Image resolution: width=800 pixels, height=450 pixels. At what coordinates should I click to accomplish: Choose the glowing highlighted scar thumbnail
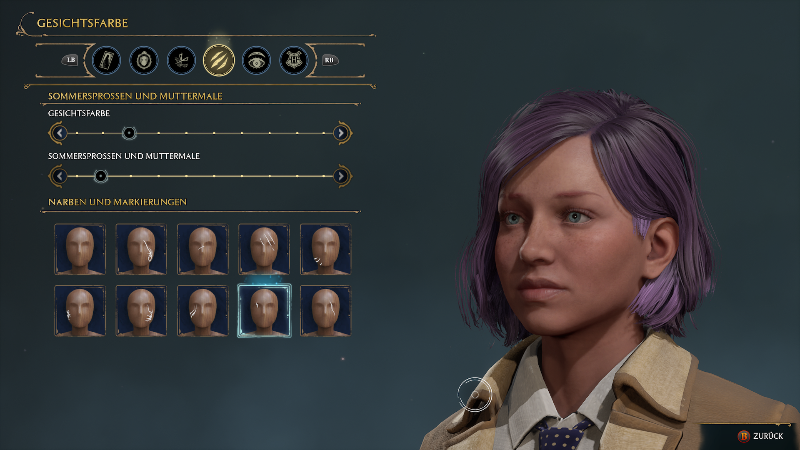tap(264, 311)
